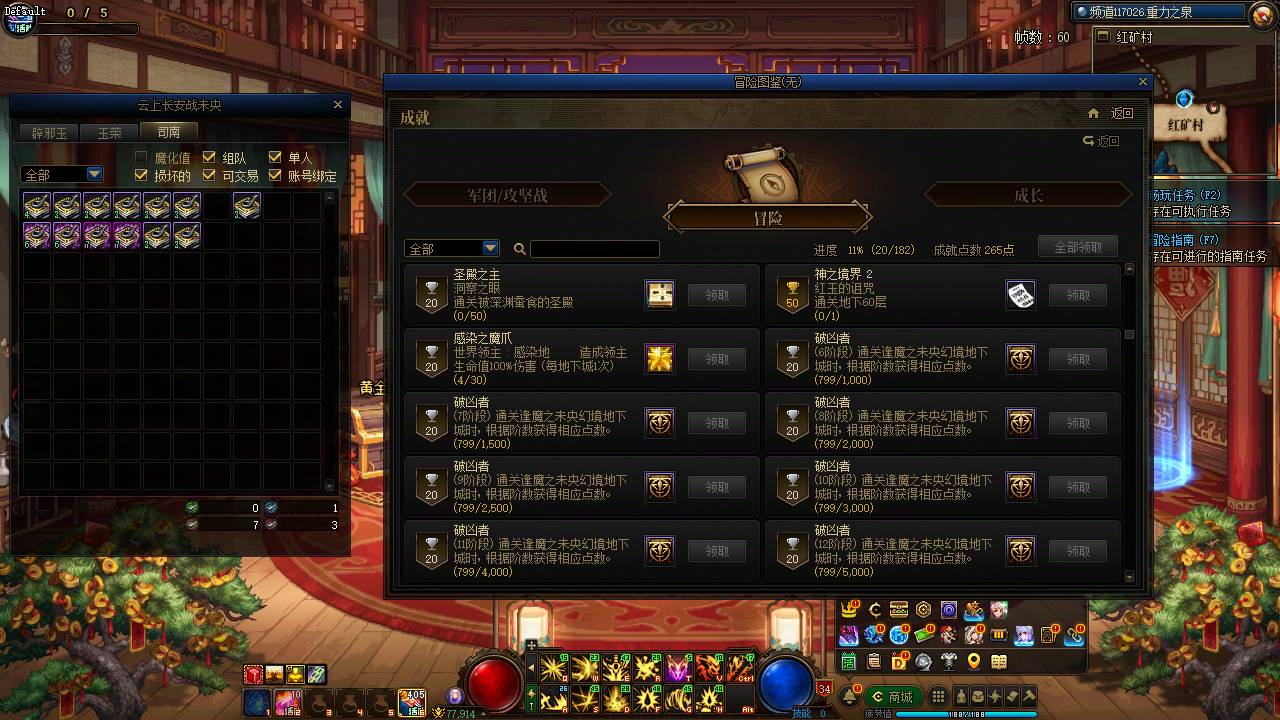
Task: Open the adventure guide book icon bottom right
Action: coord(999,662)
